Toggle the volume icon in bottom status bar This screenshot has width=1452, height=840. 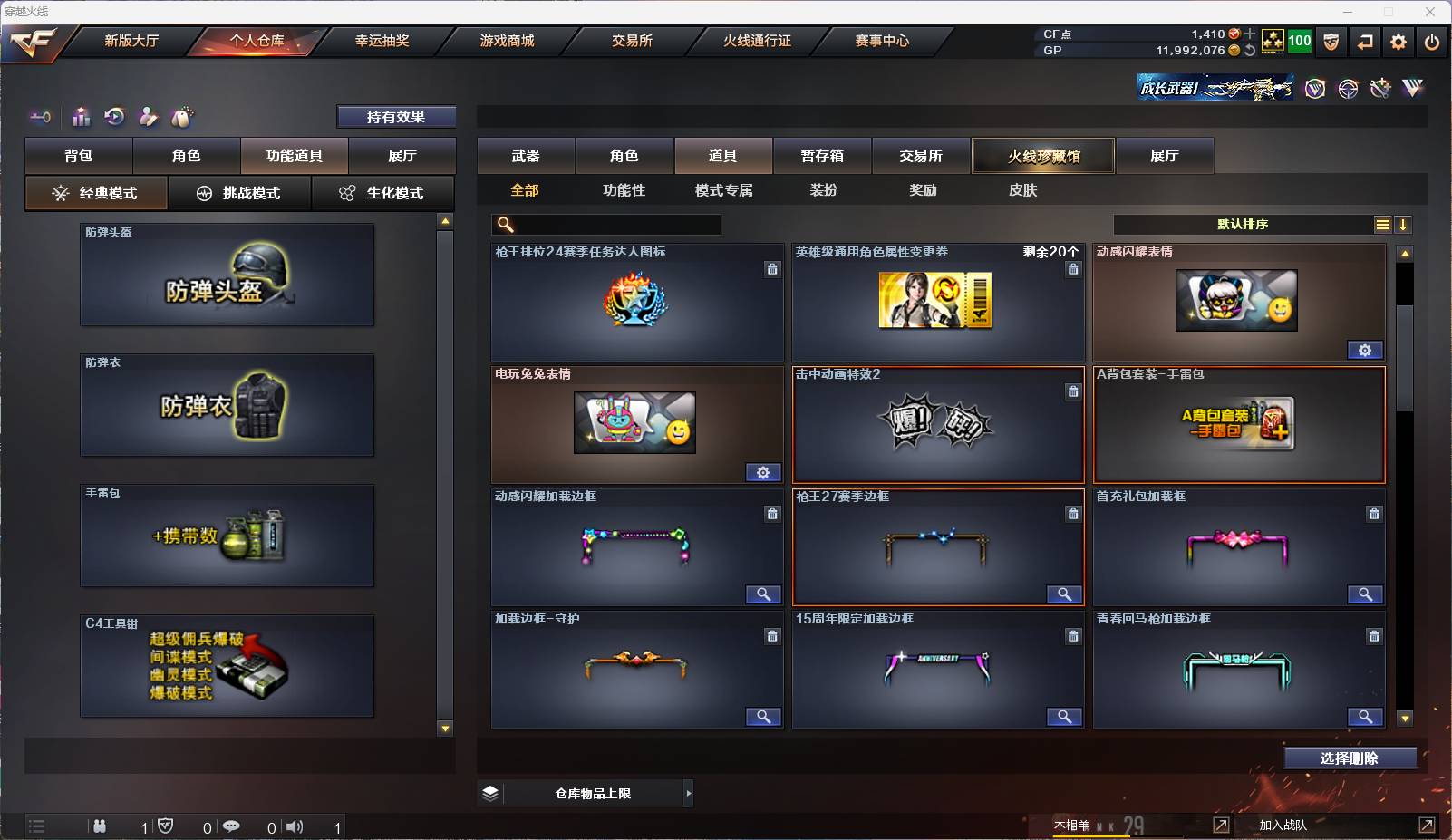pyautogui.click(x=295, y=826)
